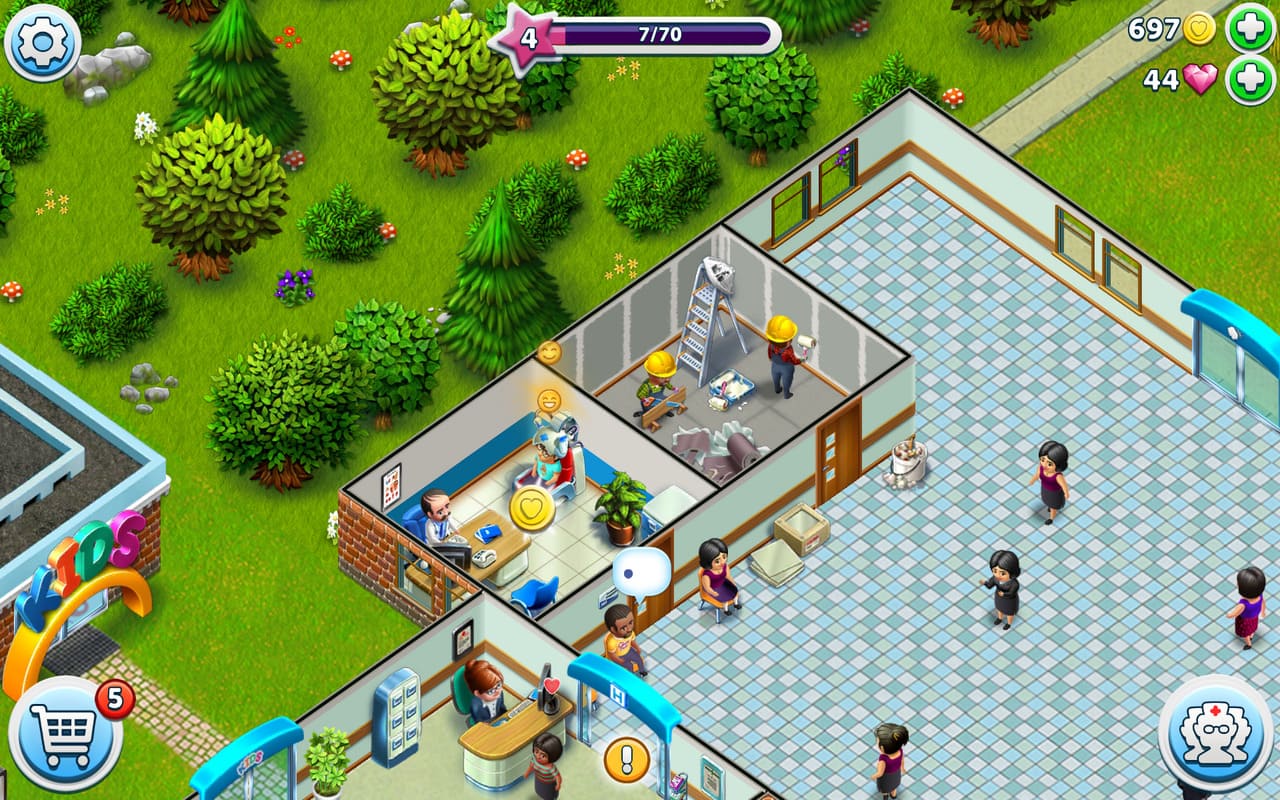Tap the yellow exclamation mark alert
This screenshot has height=800, width=1280.
[x=627, y=760]
